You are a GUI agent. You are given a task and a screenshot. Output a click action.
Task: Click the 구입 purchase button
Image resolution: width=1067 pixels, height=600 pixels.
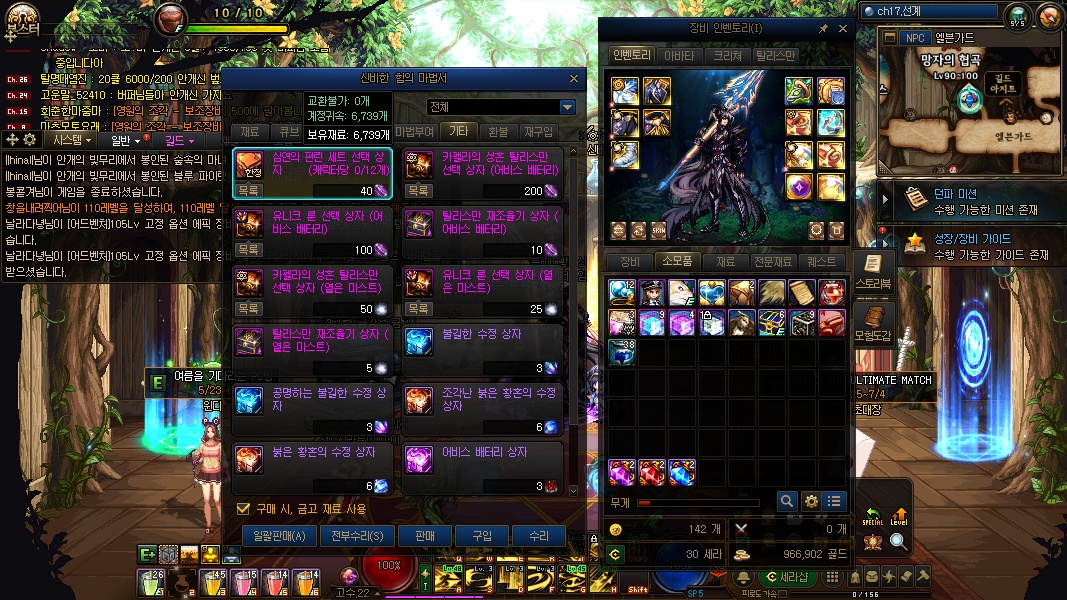coord(482,536)
